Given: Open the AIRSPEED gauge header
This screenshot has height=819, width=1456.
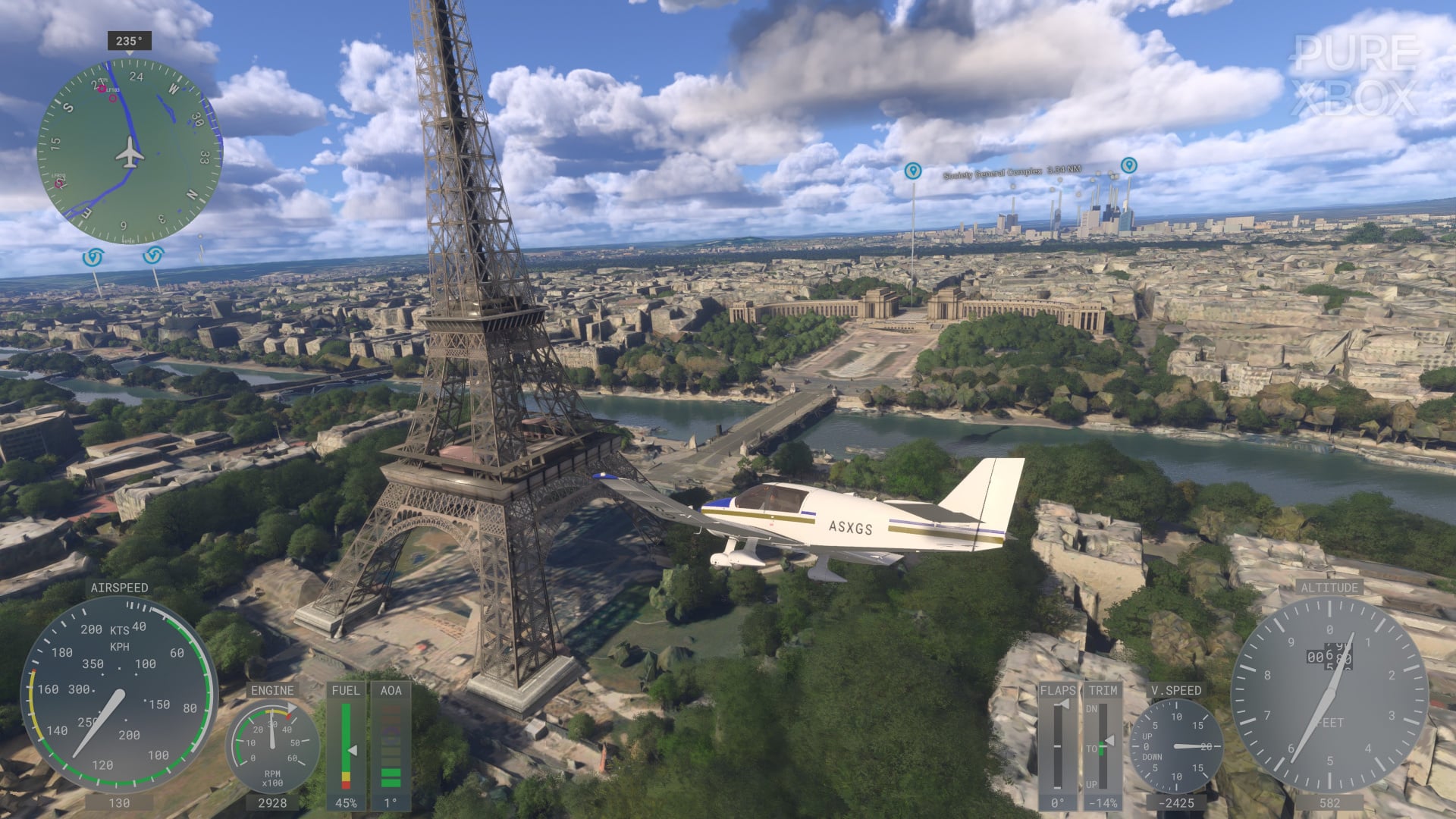Looking at the screenshot, I should pos(120,586).
